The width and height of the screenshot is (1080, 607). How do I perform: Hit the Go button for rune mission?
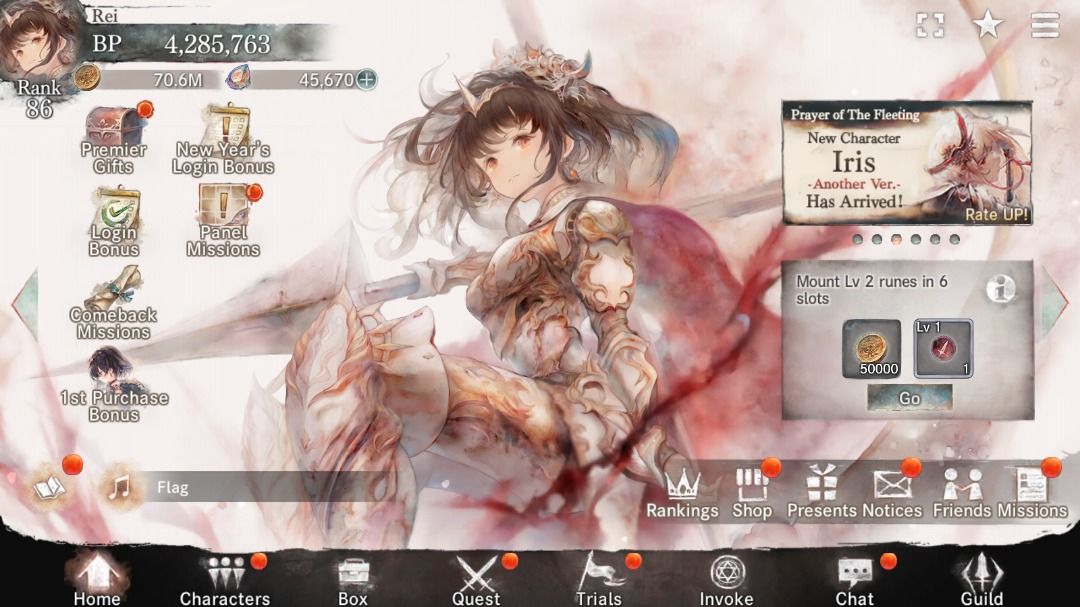click(909, 398)
